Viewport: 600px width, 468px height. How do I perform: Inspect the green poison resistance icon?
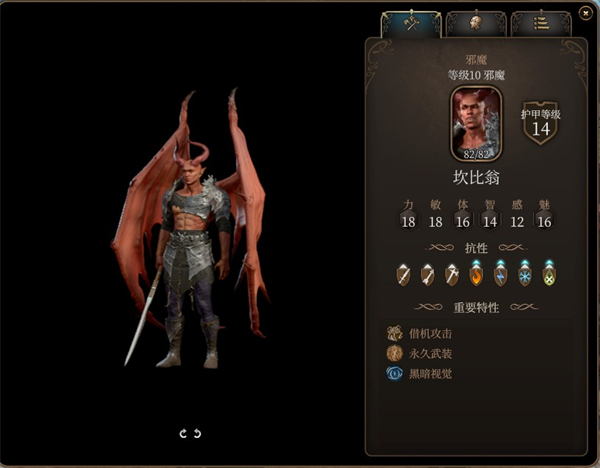pos(549,273)
